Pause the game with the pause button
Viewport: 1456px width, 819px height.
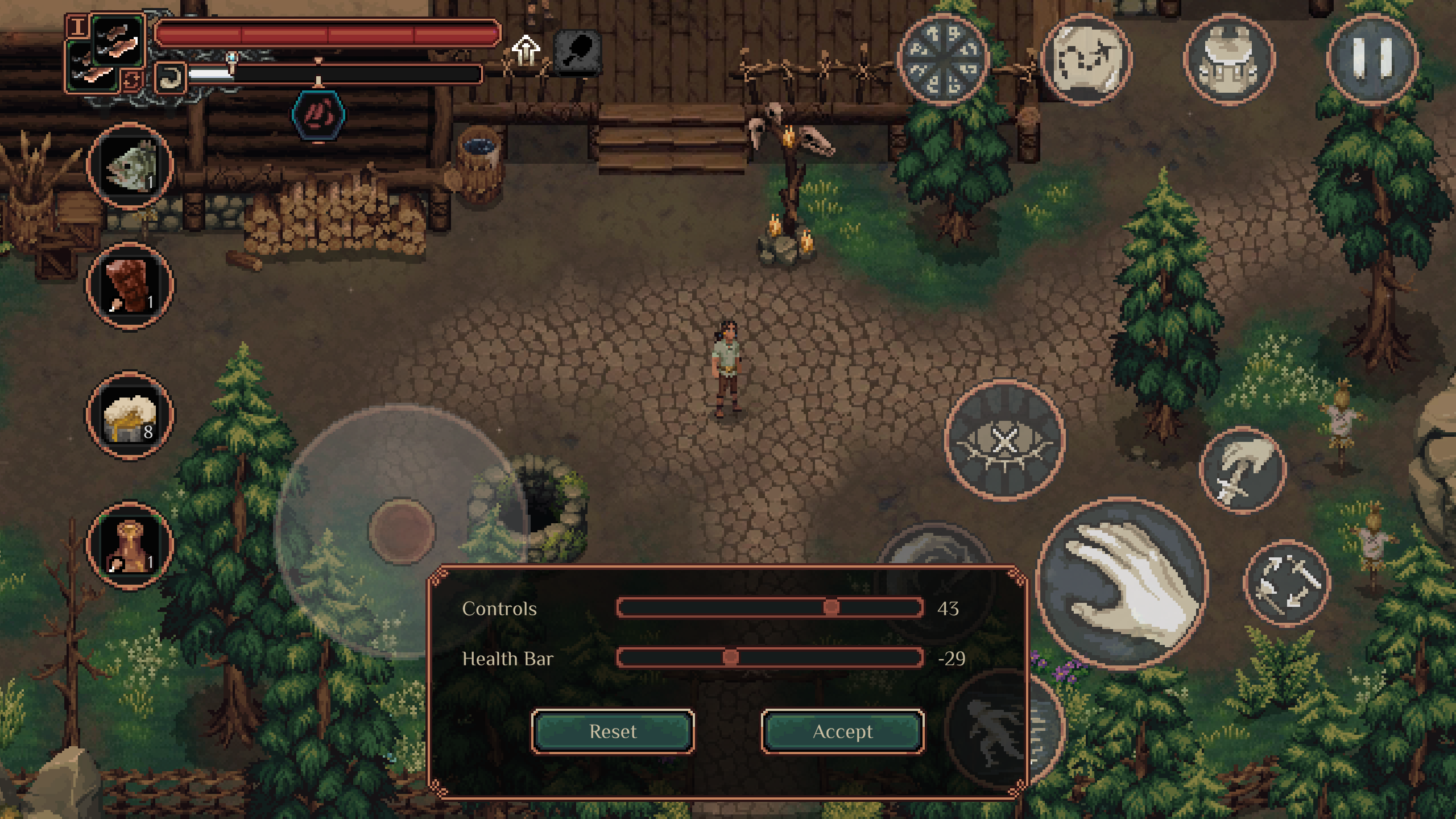pyautogui.click(x=1372, y=59)
